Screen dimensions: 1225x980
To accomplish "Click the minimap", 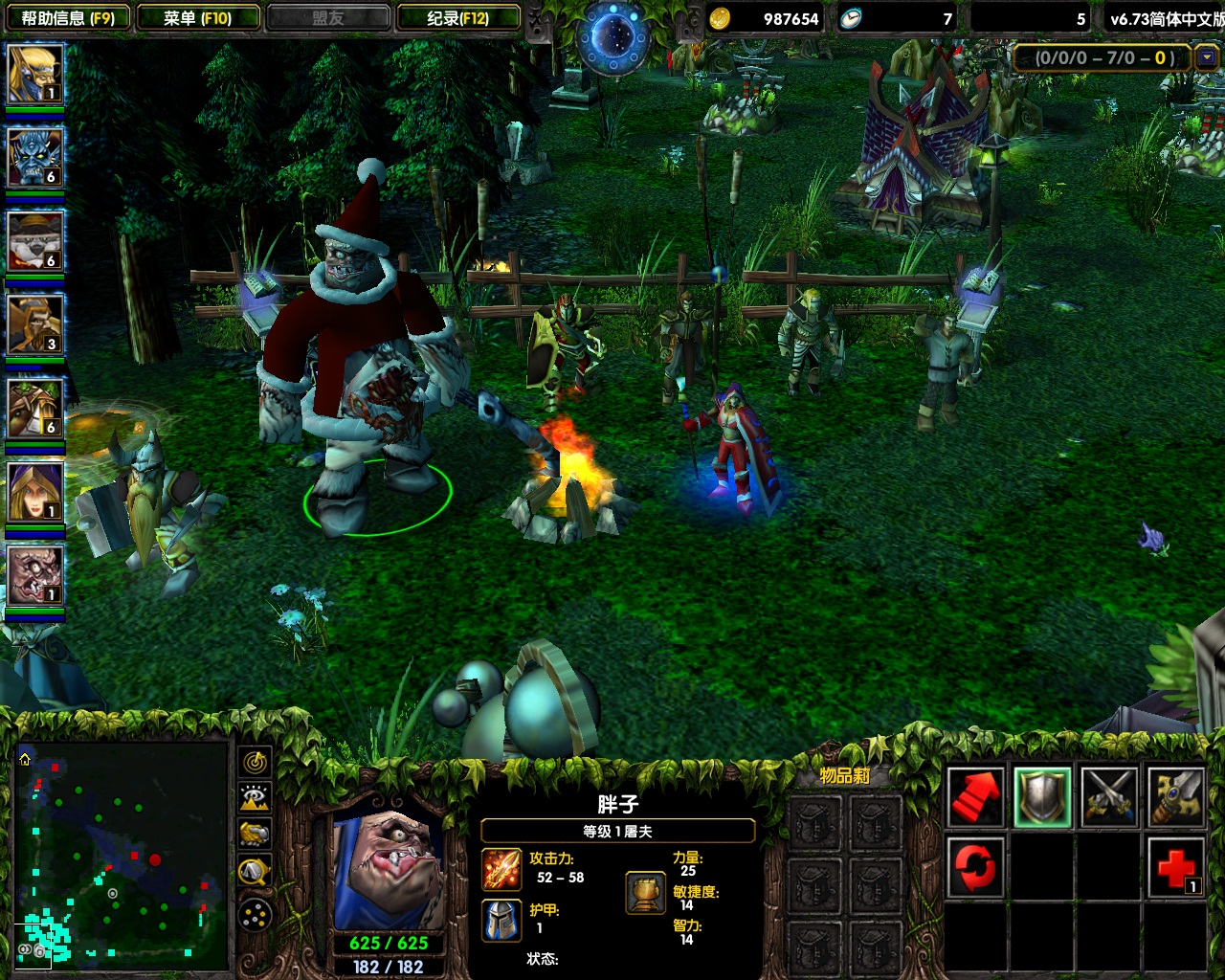I will point(121,854).
